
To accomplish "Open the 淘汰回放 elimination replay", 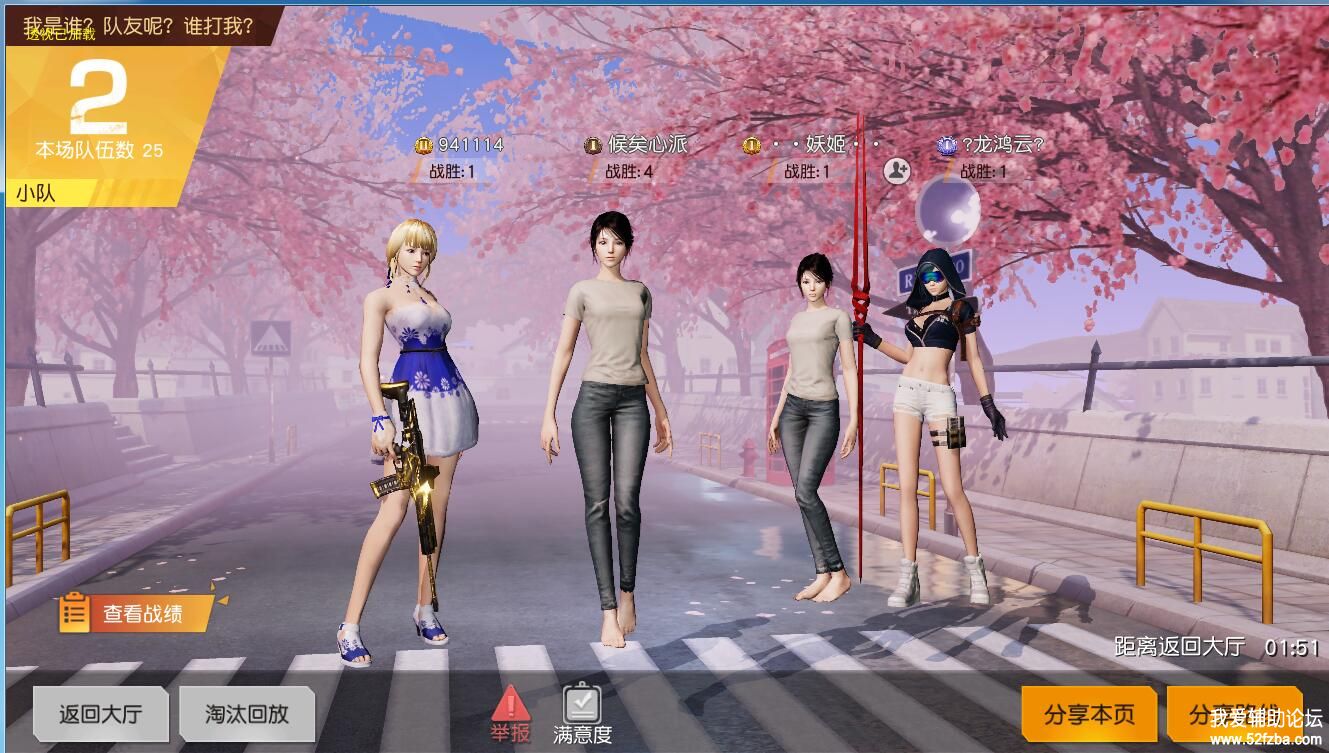I will 247,713.
